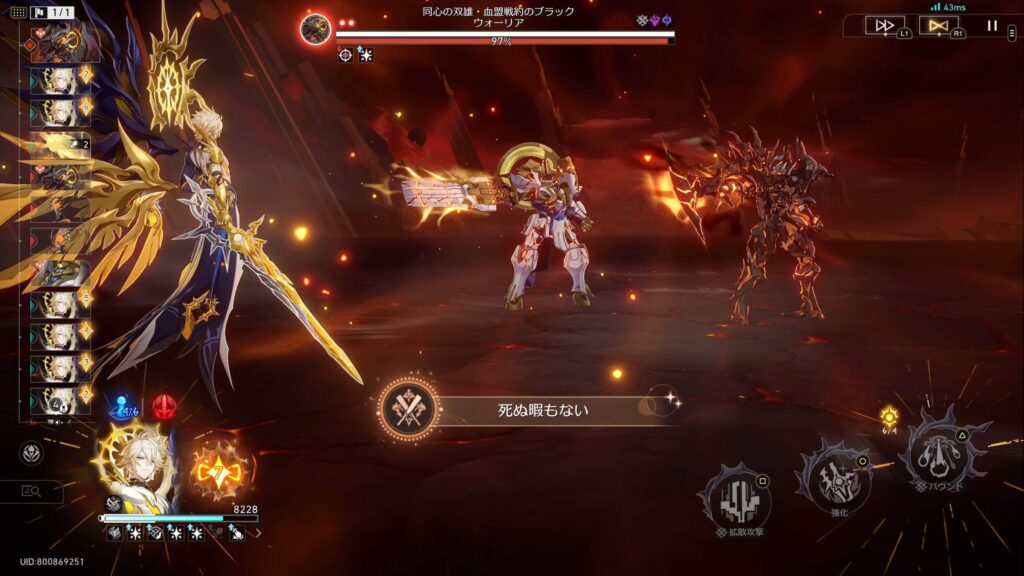This screenshot has height=576, width=1024.
Task: Open the battle details magnifier button
Action: [31, 491]
